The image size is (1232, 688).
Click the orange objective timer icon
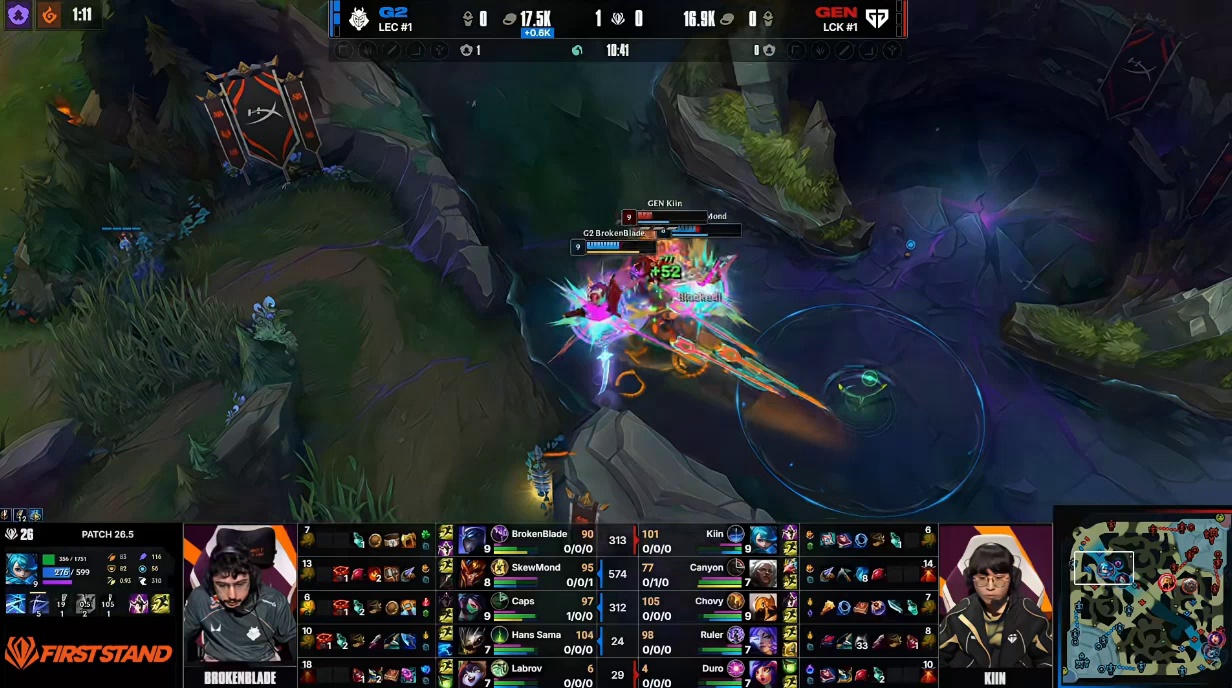tap(47, 15)
